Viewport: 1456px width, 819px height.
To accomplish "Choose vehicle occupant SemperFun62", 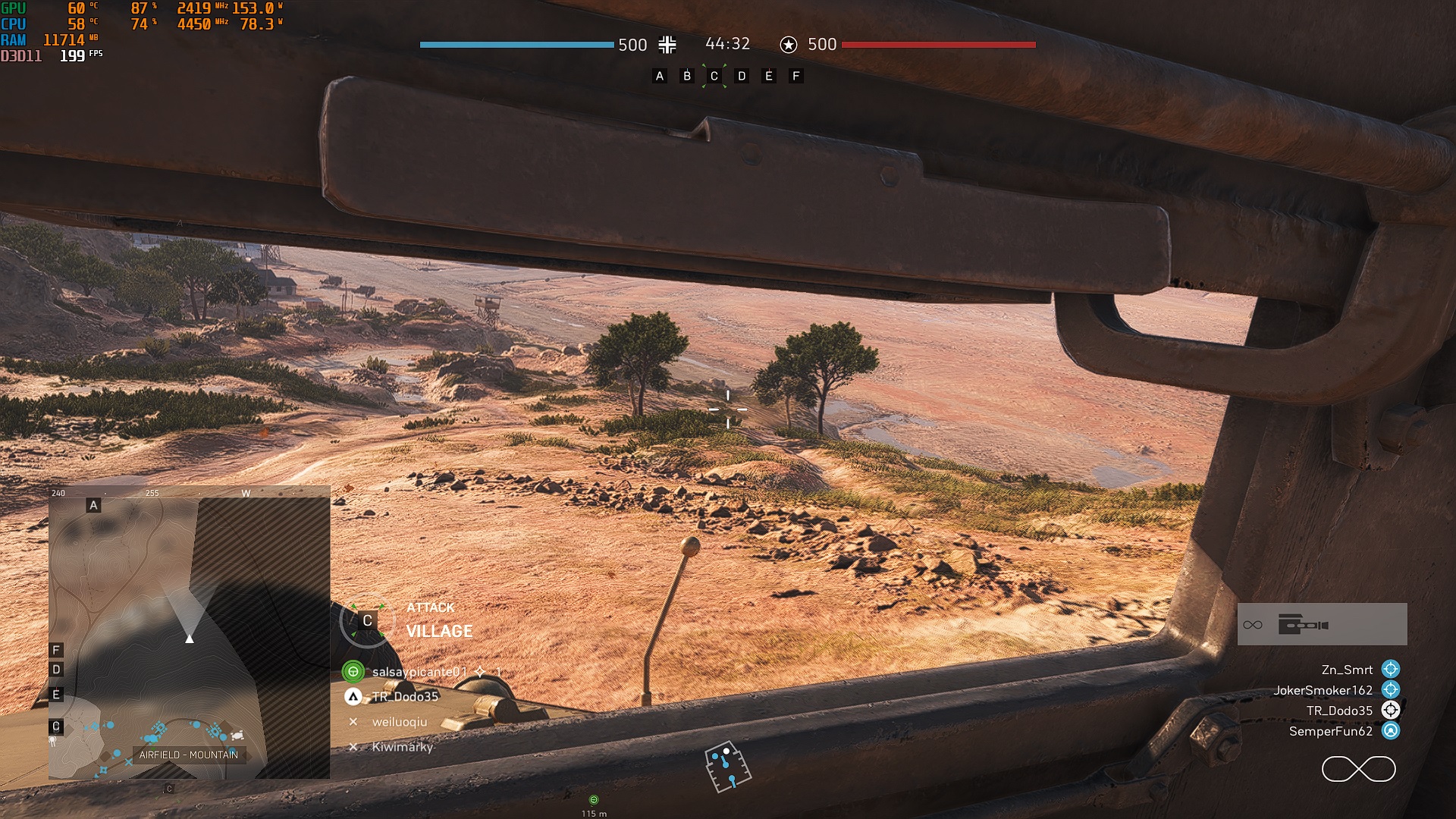I will (1331, 731).
